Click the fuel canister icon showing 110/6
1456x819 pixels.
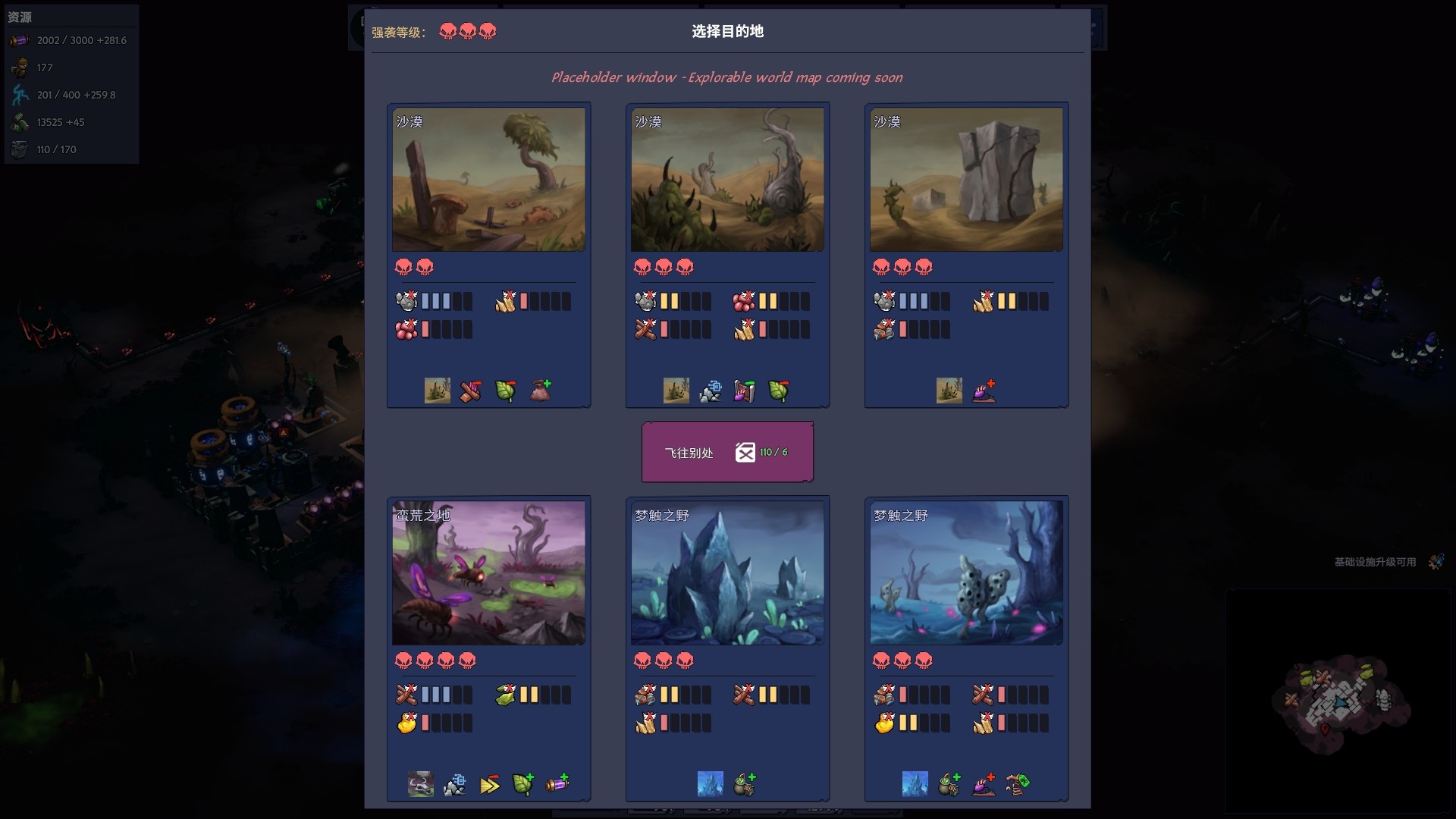(746, 451)
